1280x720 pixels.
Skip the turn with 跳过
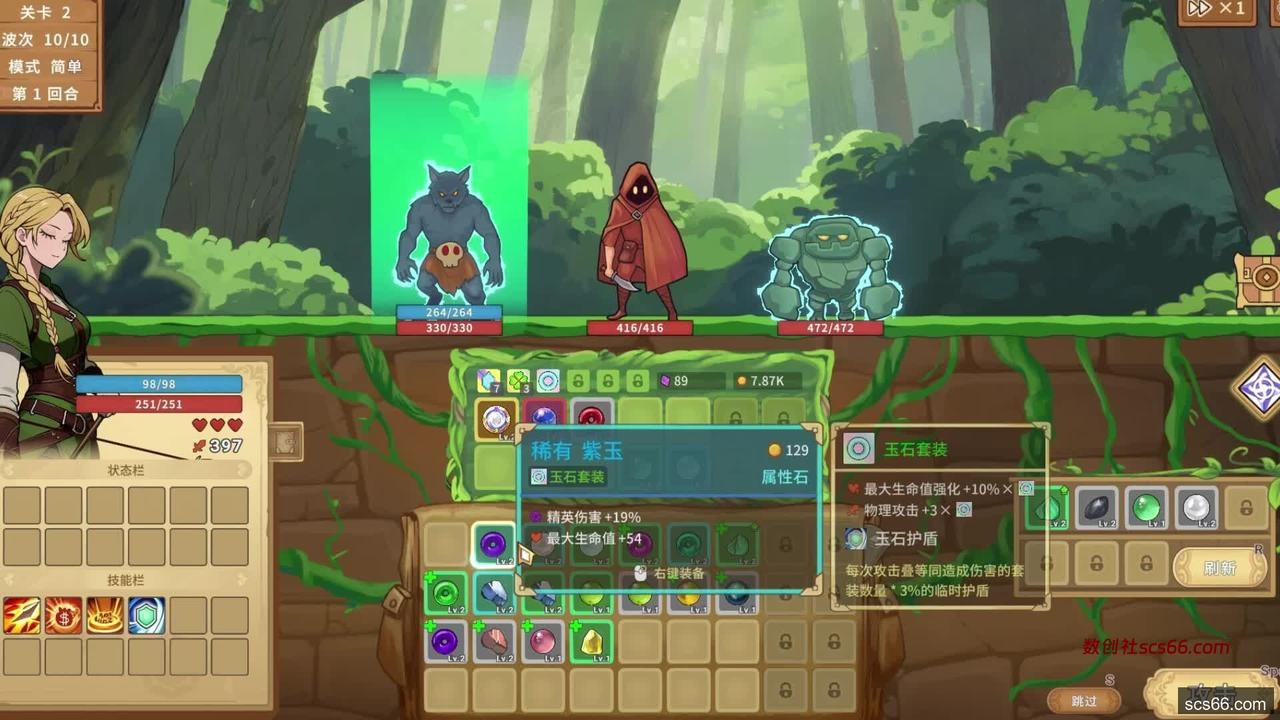pos(1084,701)
